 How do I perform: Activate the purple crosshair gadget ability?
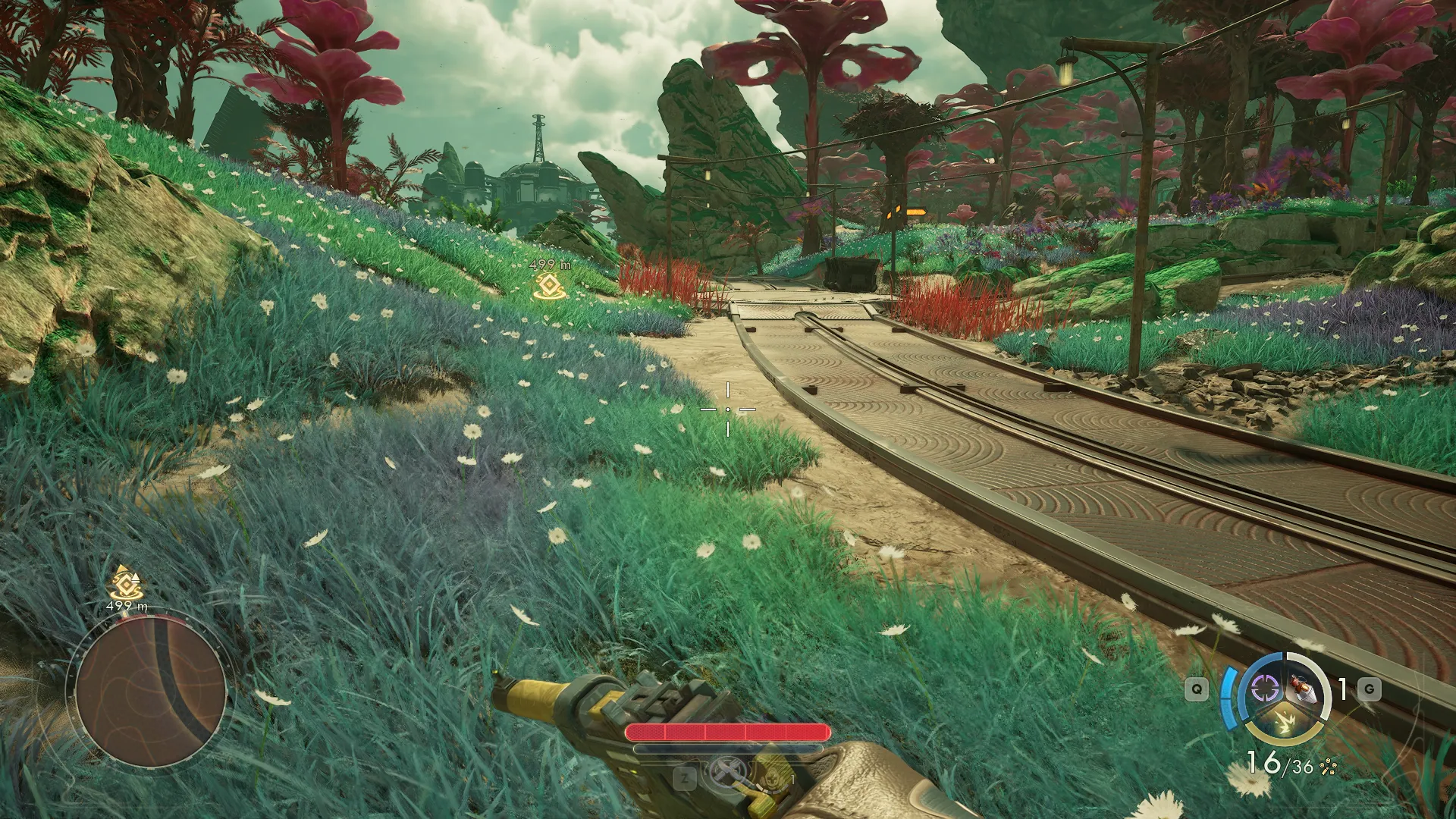[x=1264, y=689]
